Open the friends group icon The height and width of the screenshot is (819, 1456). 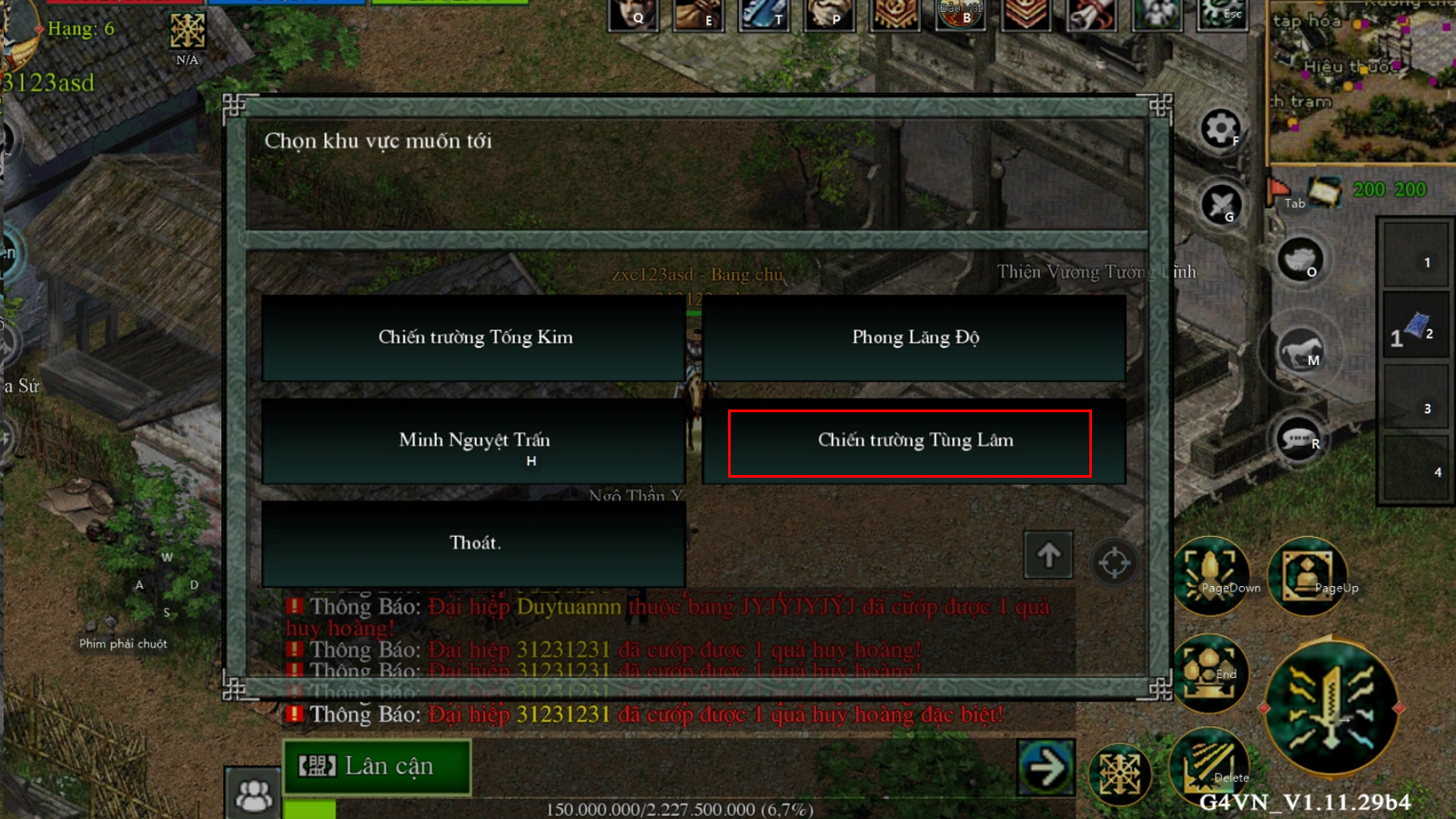(x=254, y=794)
